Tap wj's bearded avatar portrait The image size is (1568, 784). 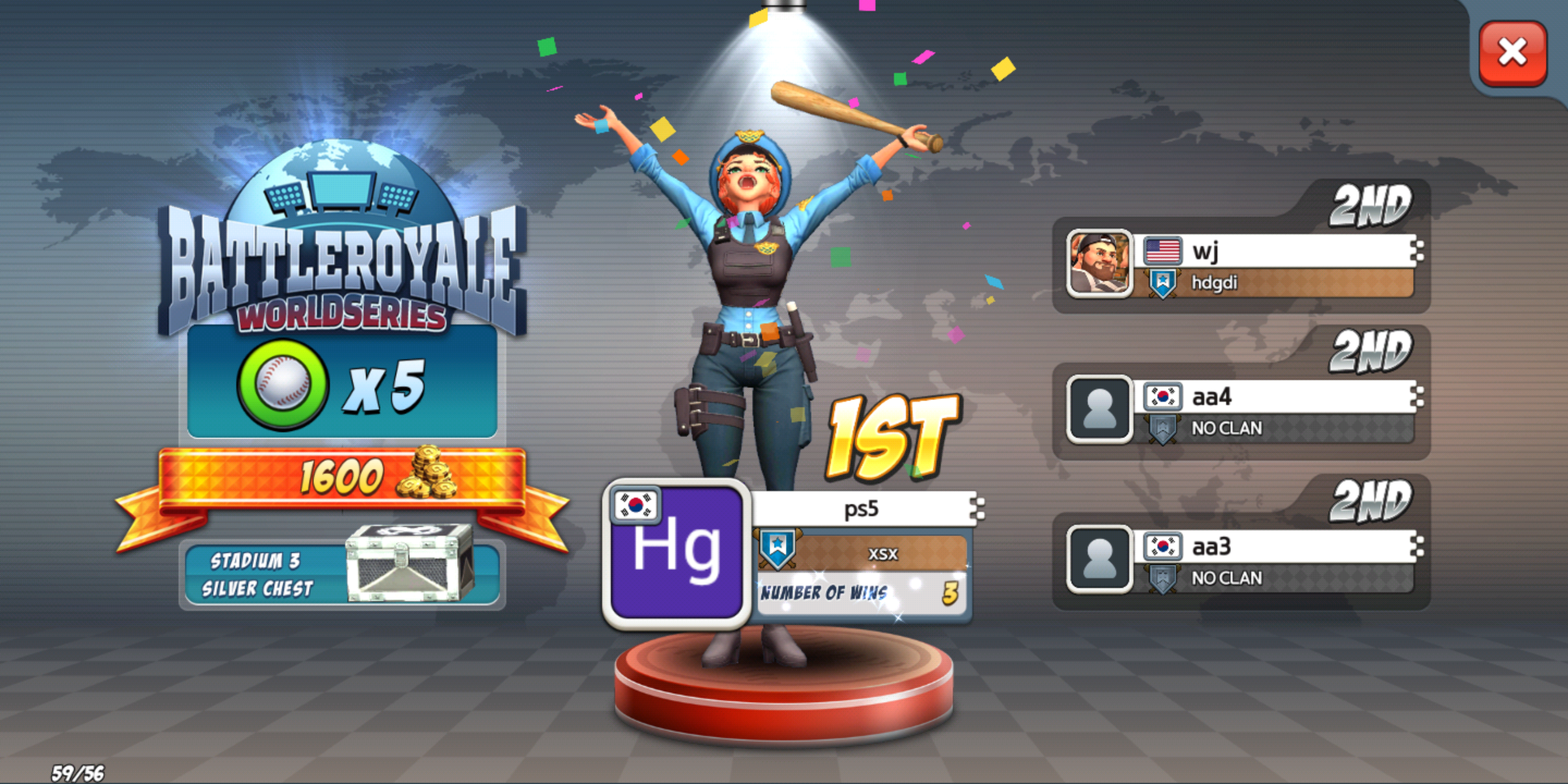point(1099,264)
